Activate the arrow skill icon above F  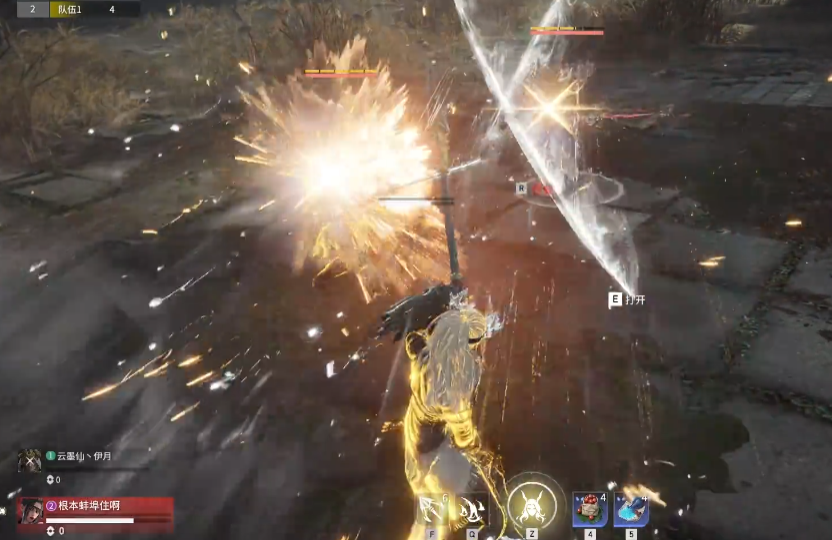tap(432, 509)
